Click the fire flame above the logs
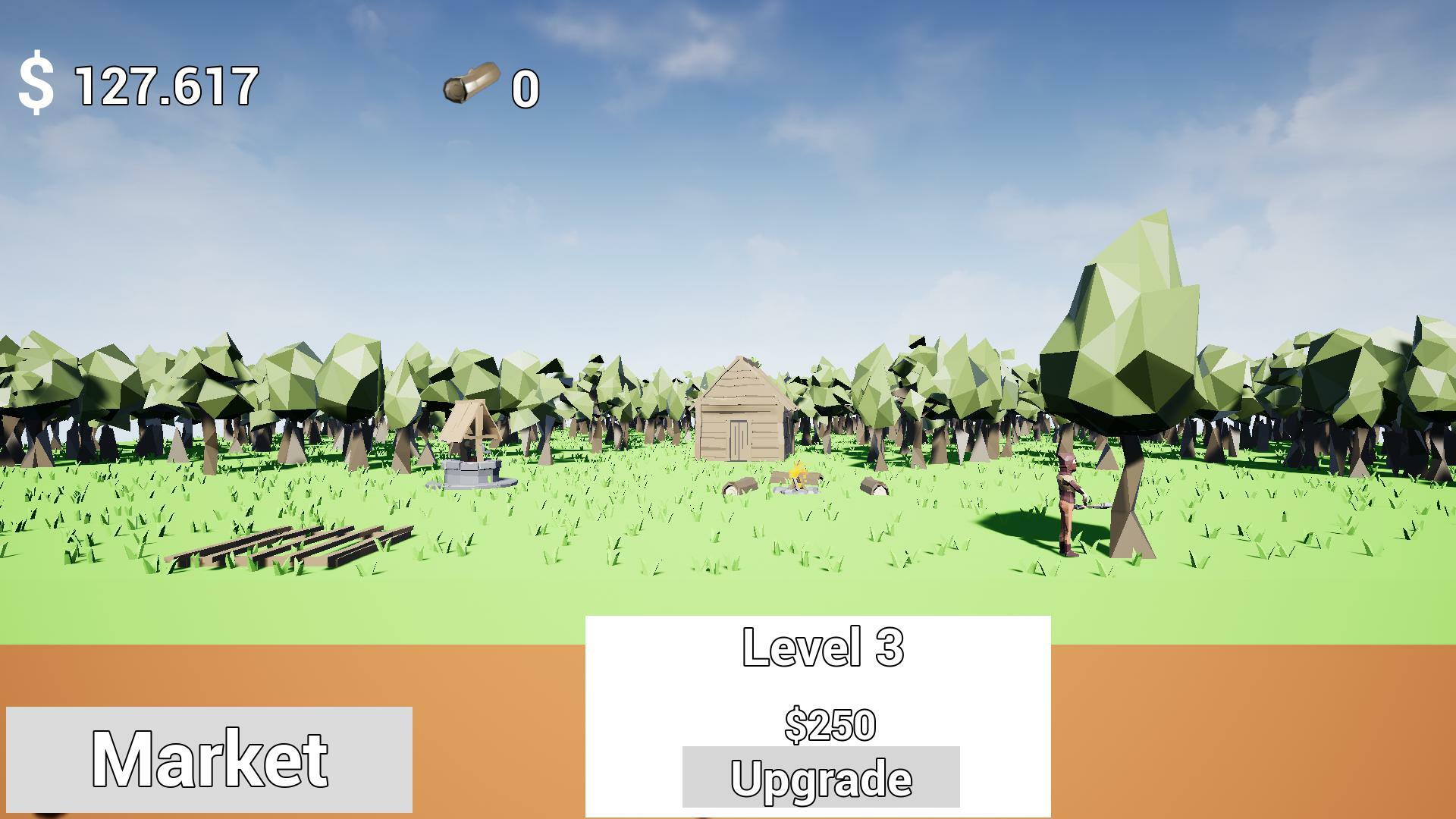 pyautogui.click(x=796, y=470)
